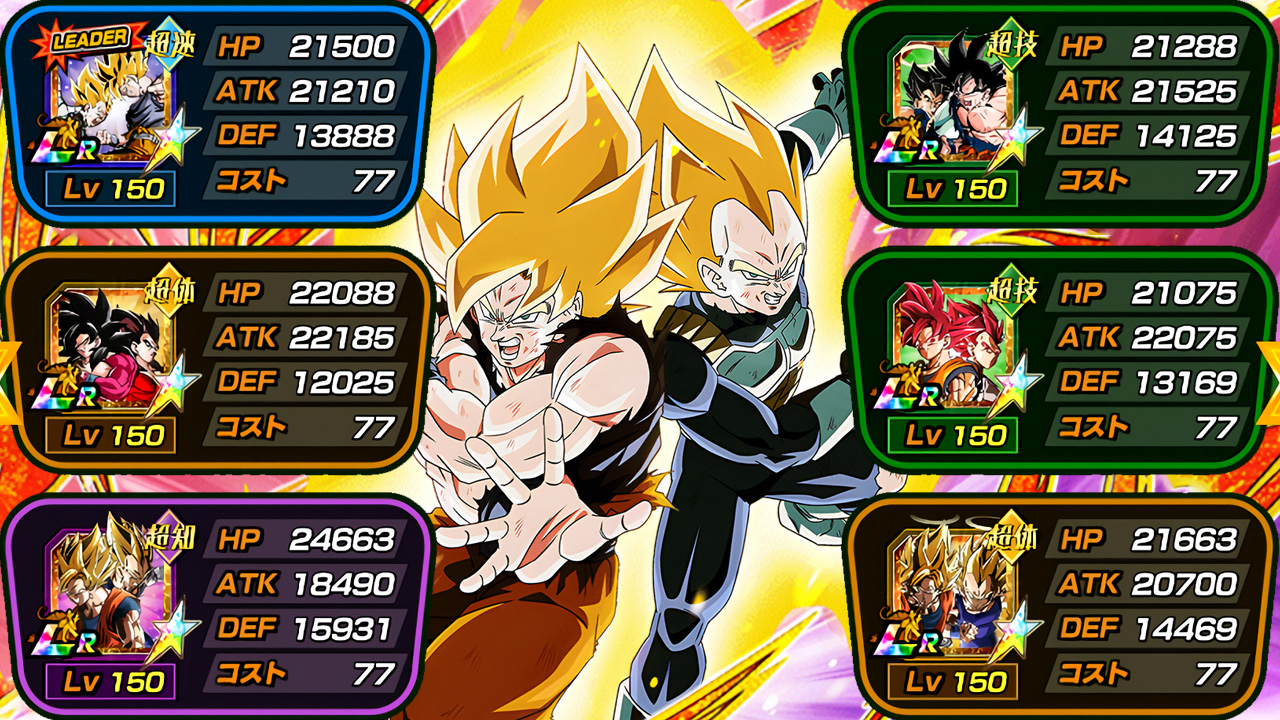Open the leader card's character portrait

(x=106, y=105)
